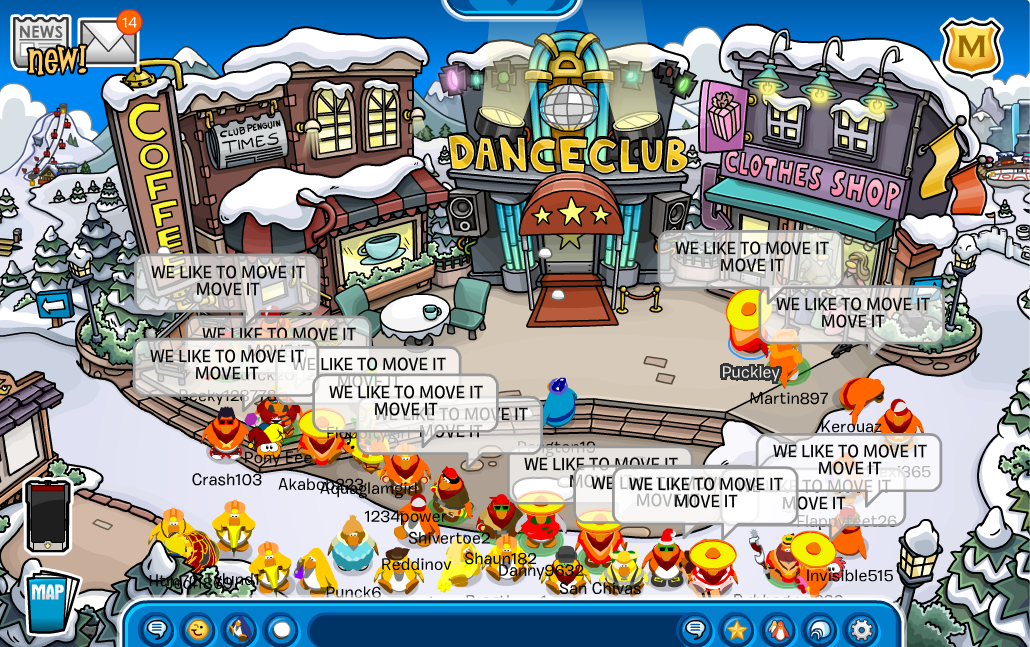Click the gold moderator M badge
This screenshot has height=647, width=1030.
coord(971,47)
